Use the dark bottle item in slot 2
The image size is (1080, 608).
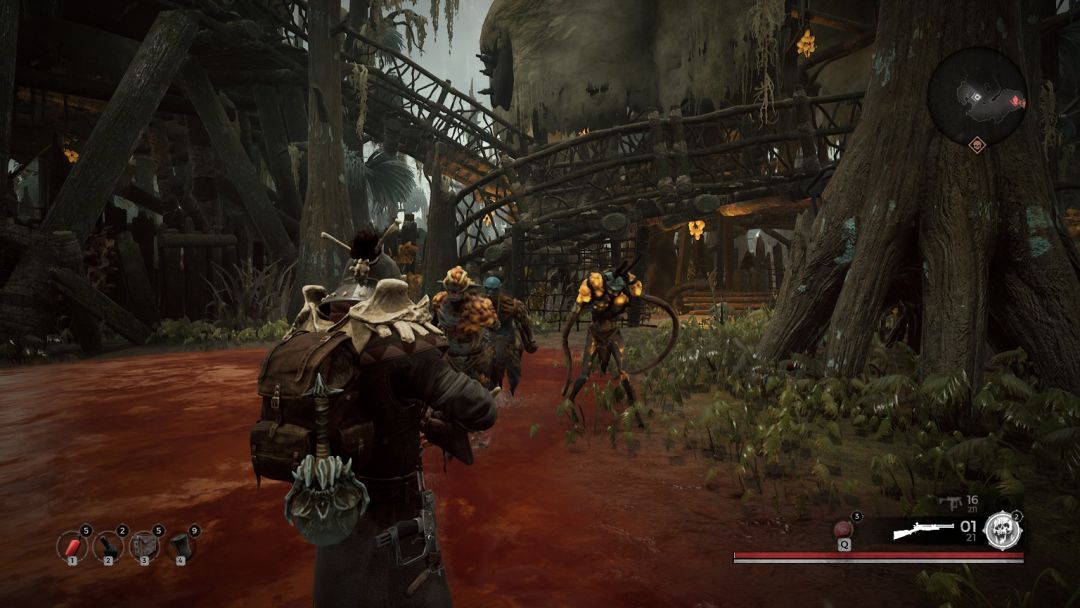pyautogui.click(x=107, y=545)
